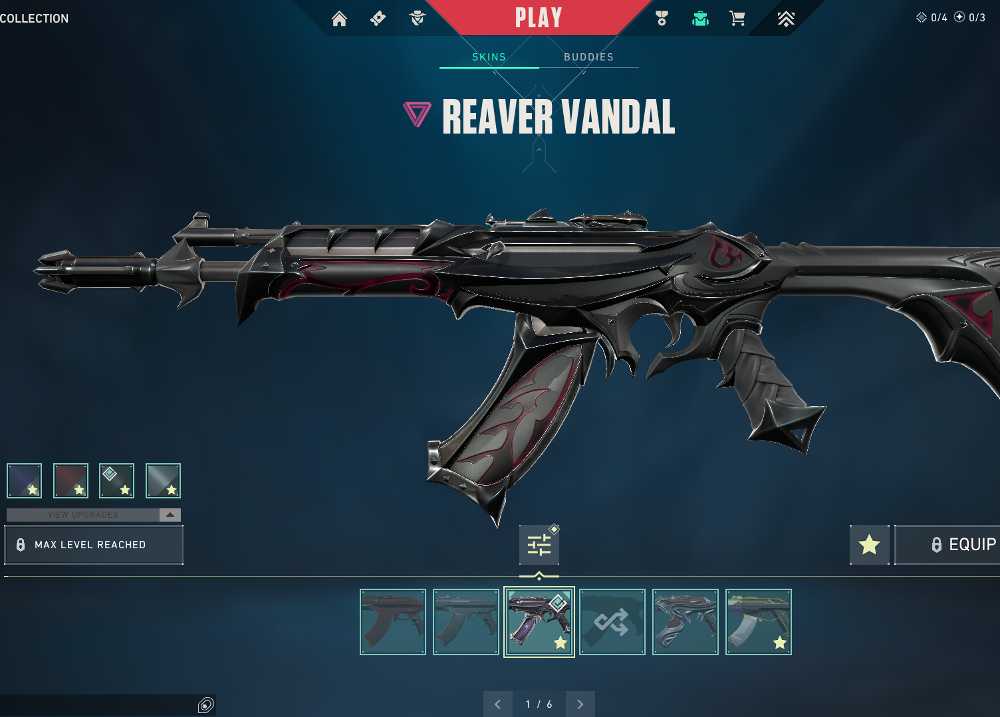Viewport: 1000px width, 717px height.
Task: Open the battlepass ticket icon
Action: point(378,18)
